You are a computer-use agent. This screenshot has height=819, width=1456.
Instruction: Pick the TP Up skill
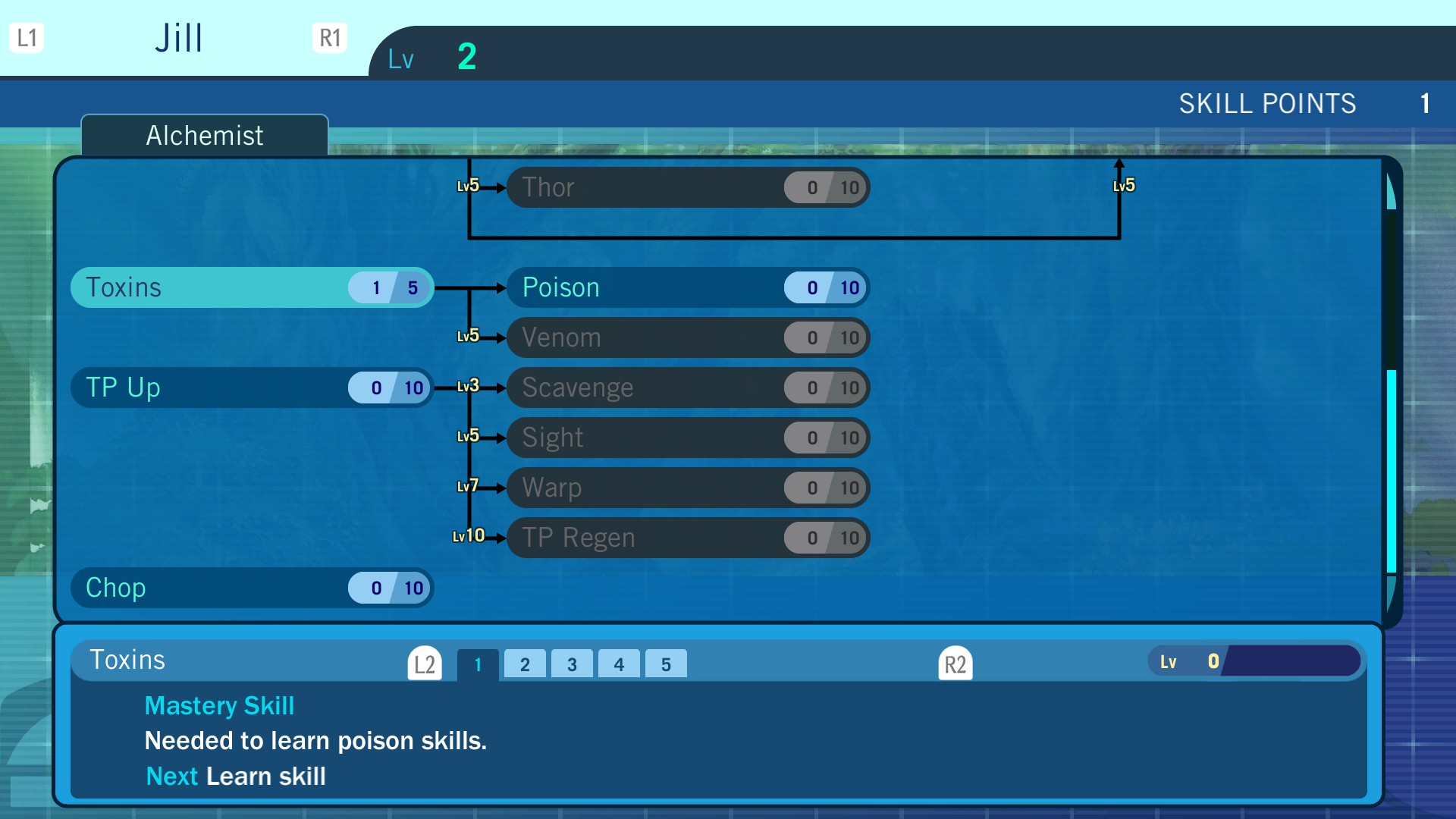pos(251,388)
